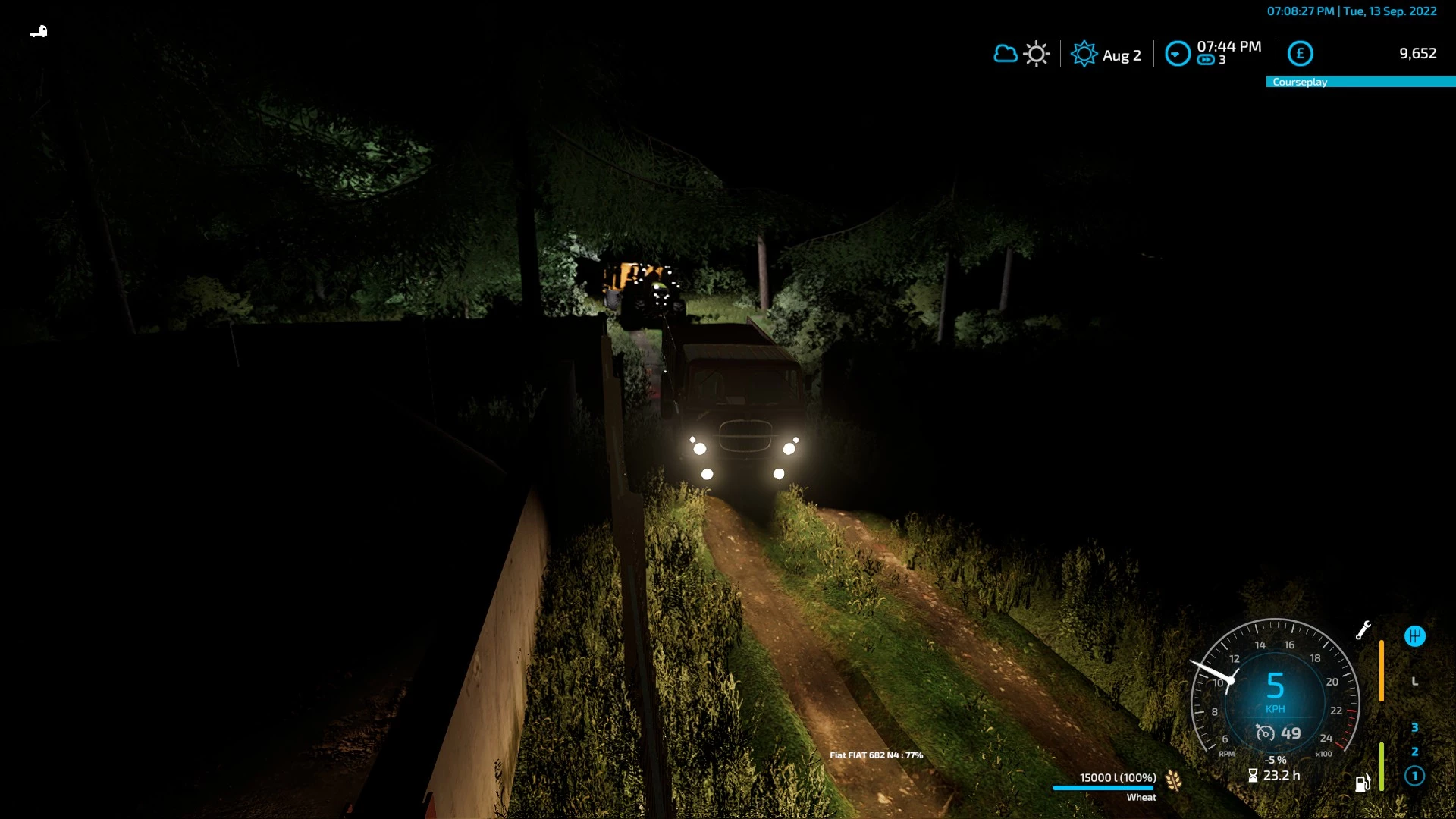Click the pound sterling money icon
The width and height of the screenshot is (1456, 819).
pos(1300,54)
